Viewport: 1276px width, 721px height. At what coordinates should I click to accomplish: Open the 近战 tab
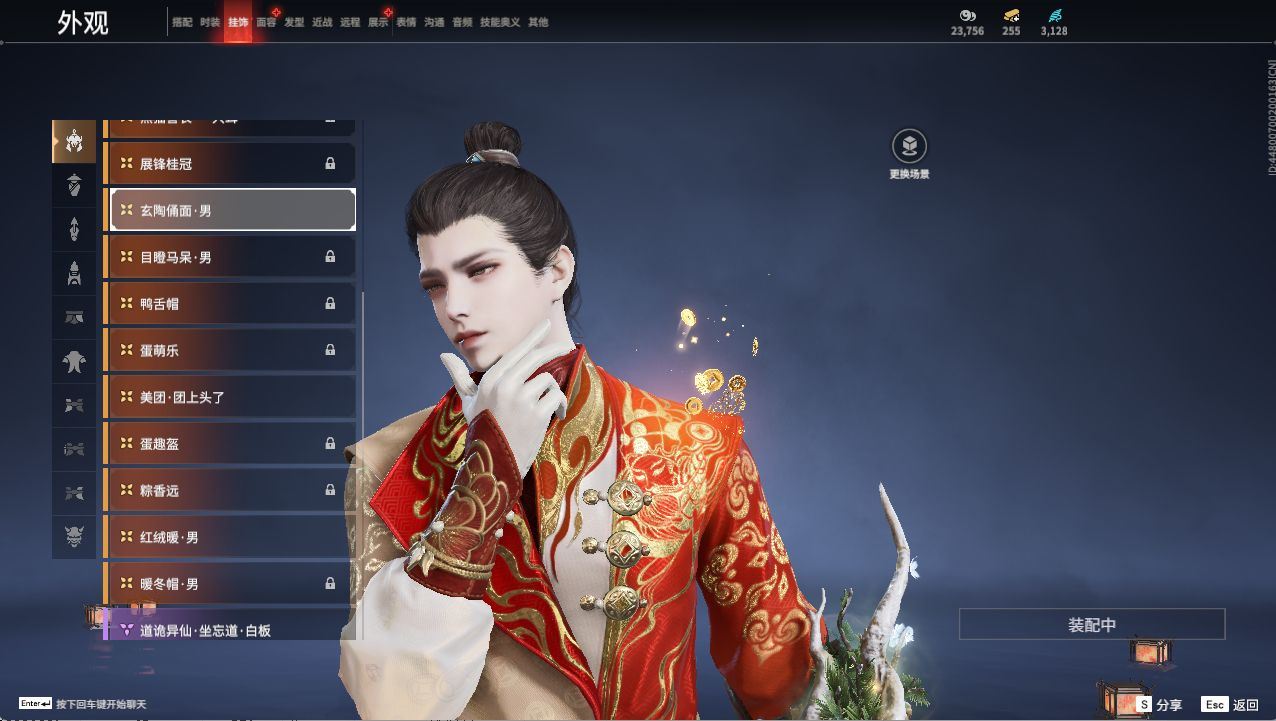[x=322, y=22]
